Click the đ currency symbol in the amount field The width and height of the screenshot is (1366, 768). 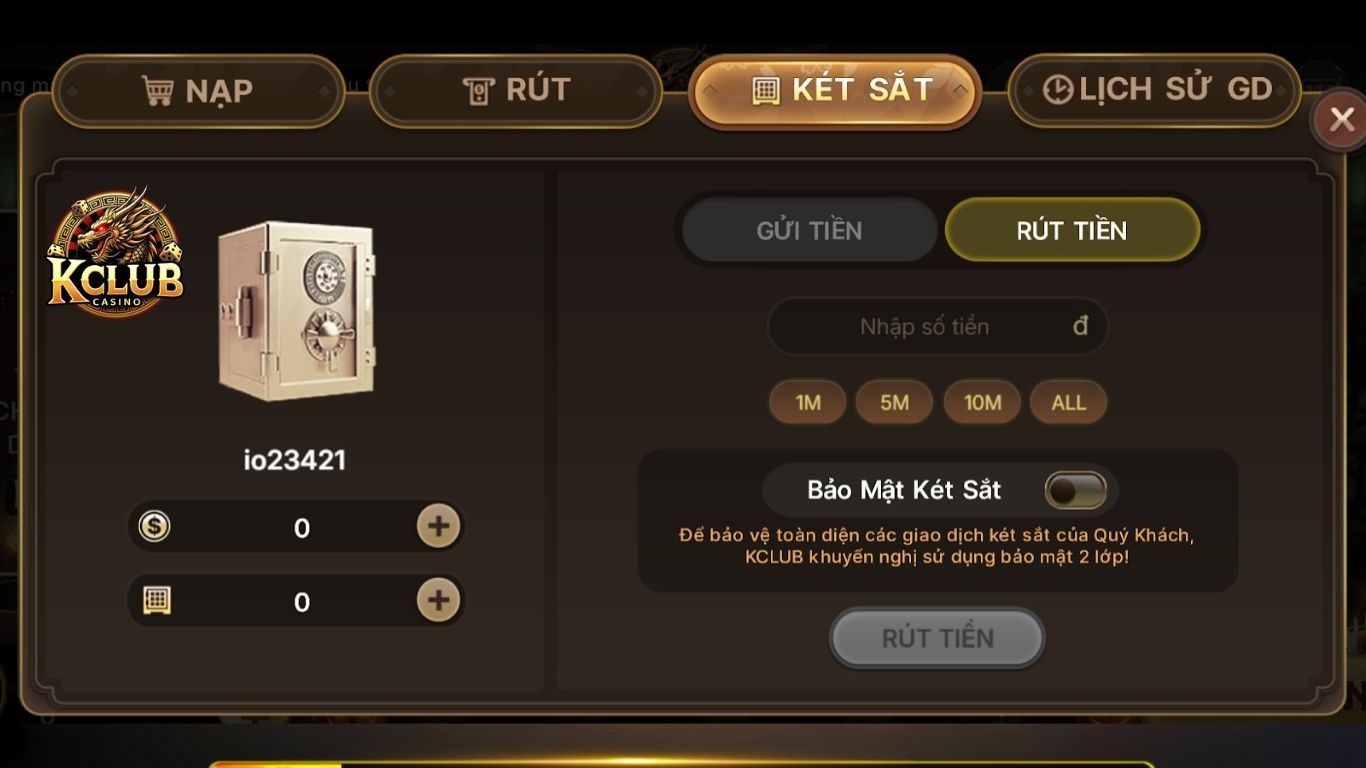(1082, 326)
